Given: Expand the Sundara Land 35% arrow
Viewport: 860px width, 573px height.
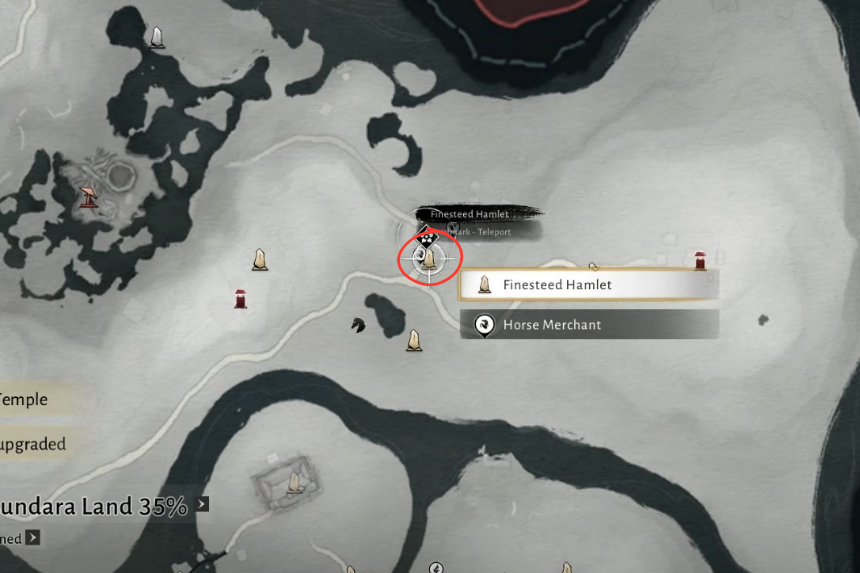Looking at the screenshot, I should [203, 504].
